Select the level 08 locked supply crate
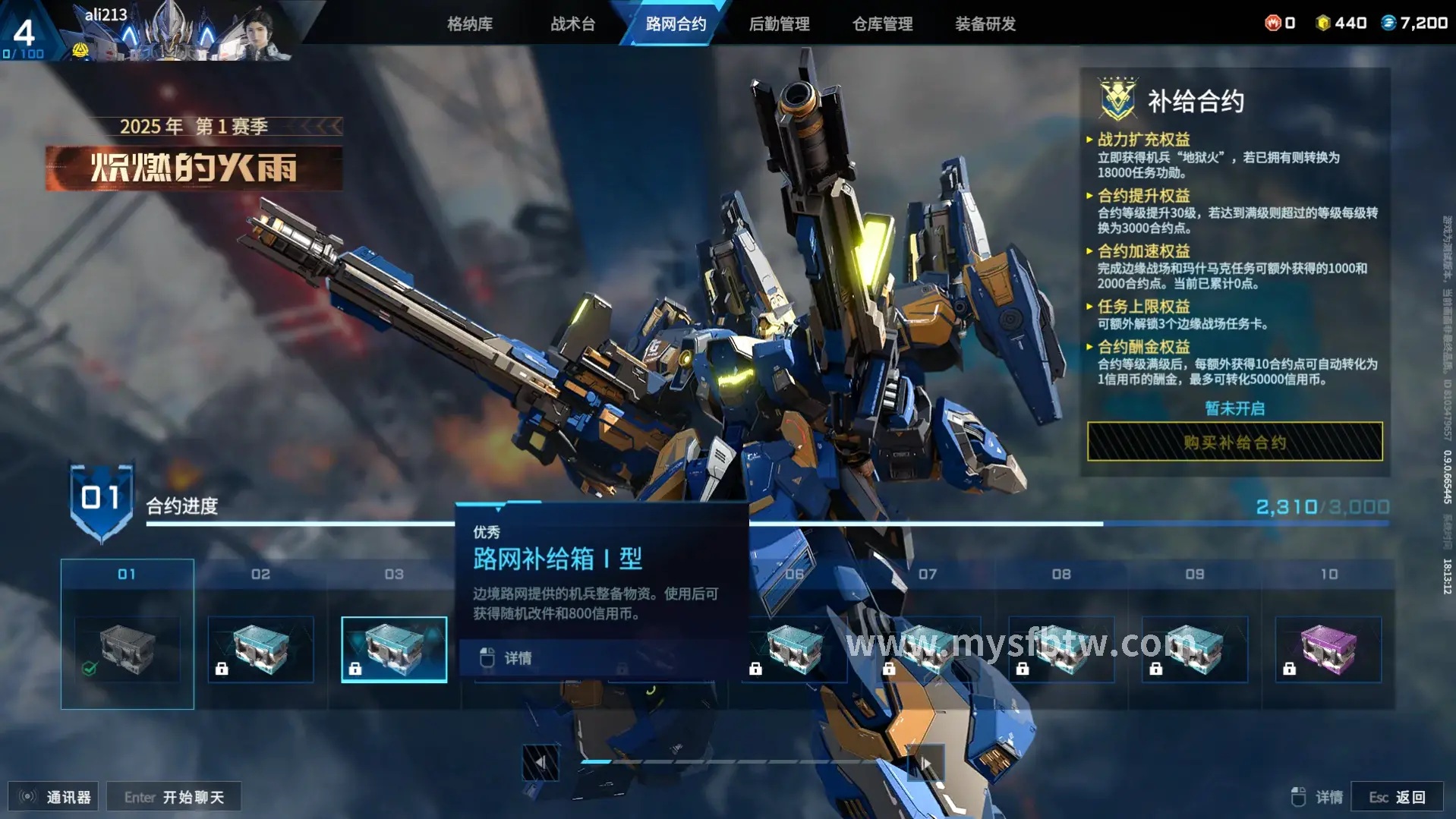Image resolution: width=1456 pixels, height=819 pixels. pyautogui.click(x=1061, y=649)
